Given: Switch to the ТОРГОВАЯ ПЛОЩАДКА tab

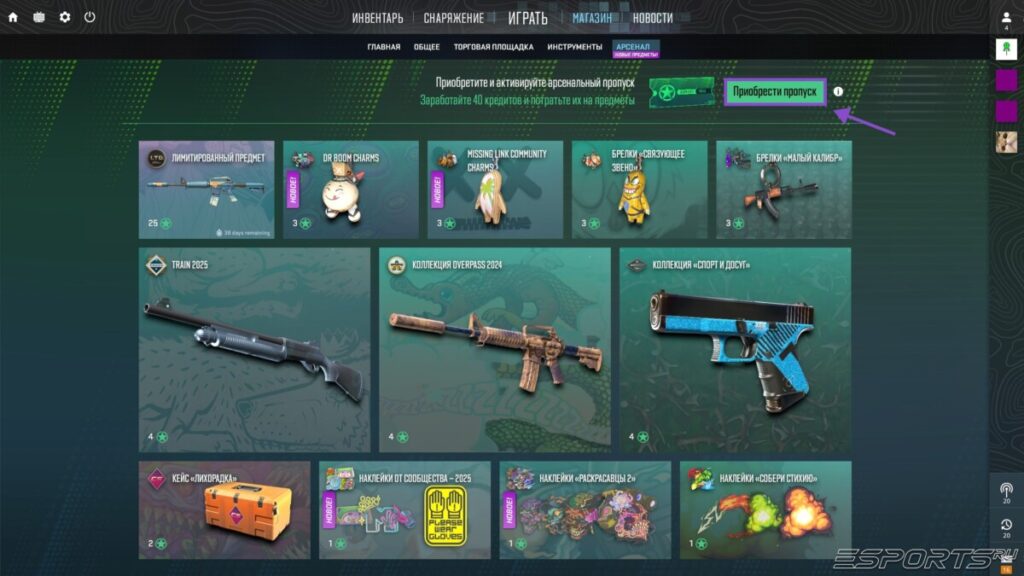Looking at the screenshot, I should (x=493, y=47).
